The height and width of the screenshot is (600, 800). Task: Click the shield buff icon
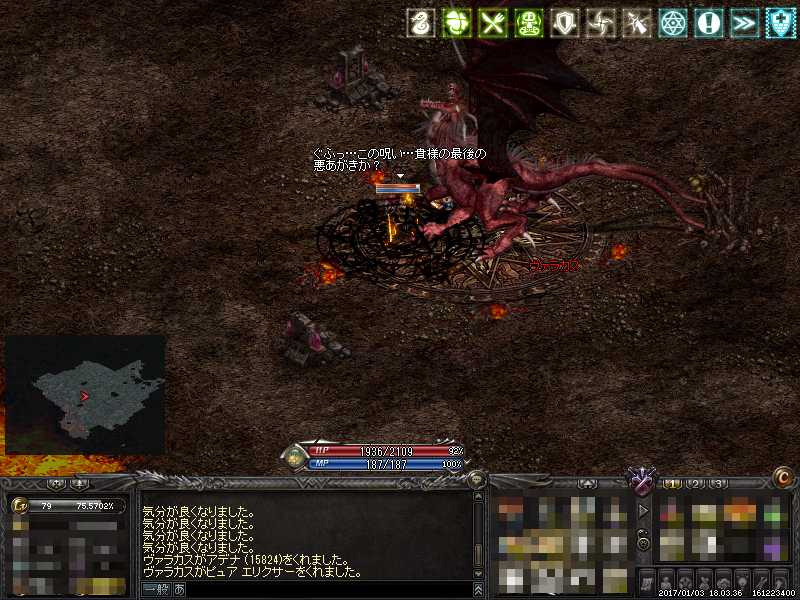point(565,22)
